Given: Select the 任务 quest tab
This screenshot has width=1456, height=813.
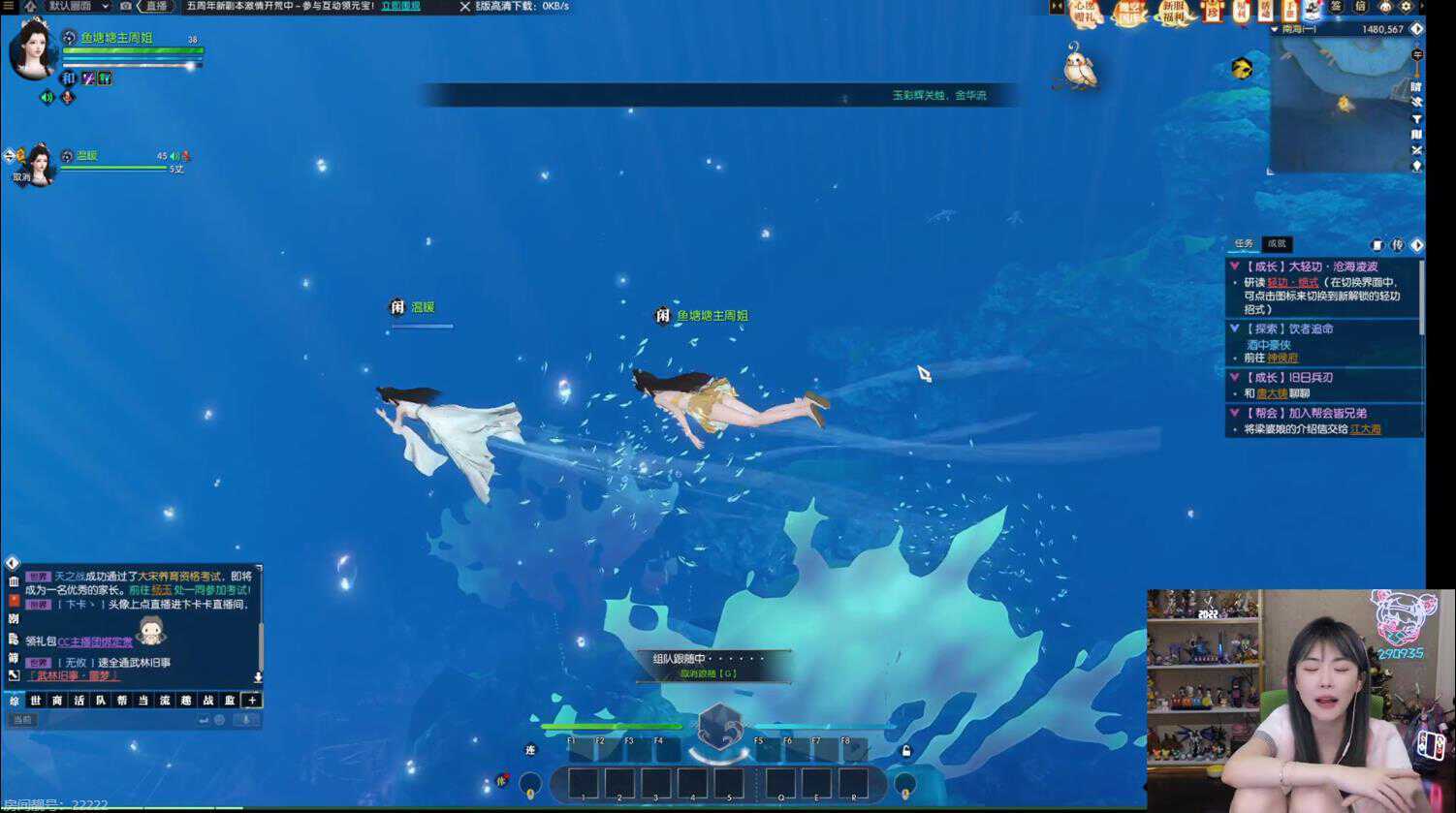Looking at the screenshot, I should (x=1244, y=244).
